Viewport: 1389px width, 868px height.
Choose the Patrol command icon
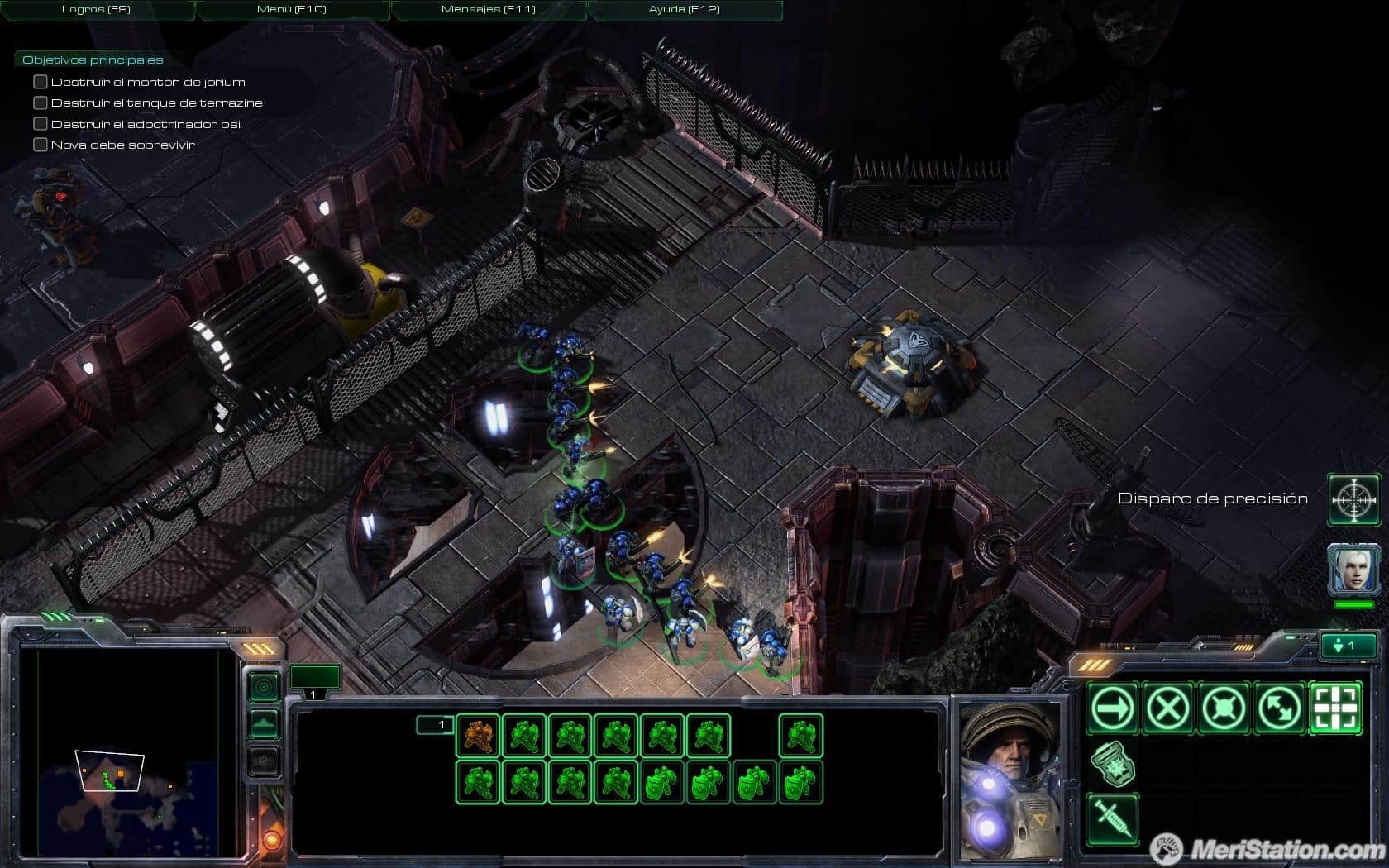1279,708
